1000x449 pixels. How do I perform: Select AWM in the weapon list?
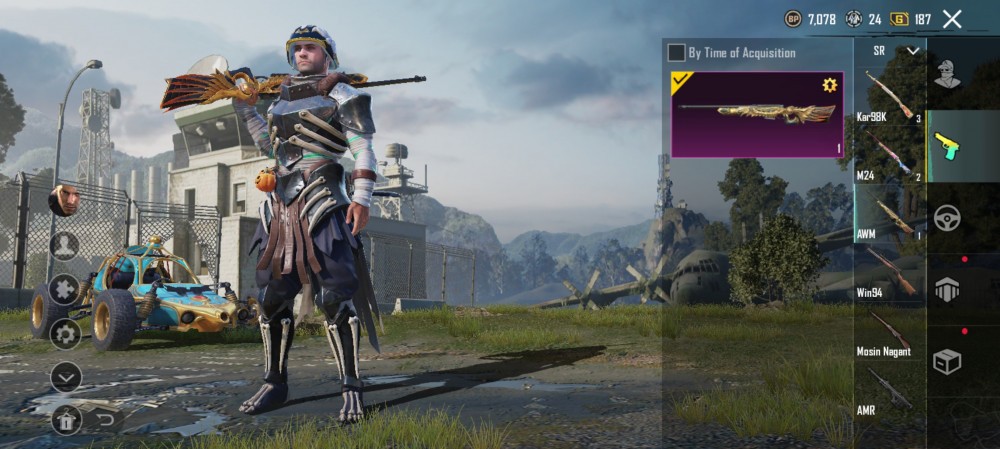(889, 214)
